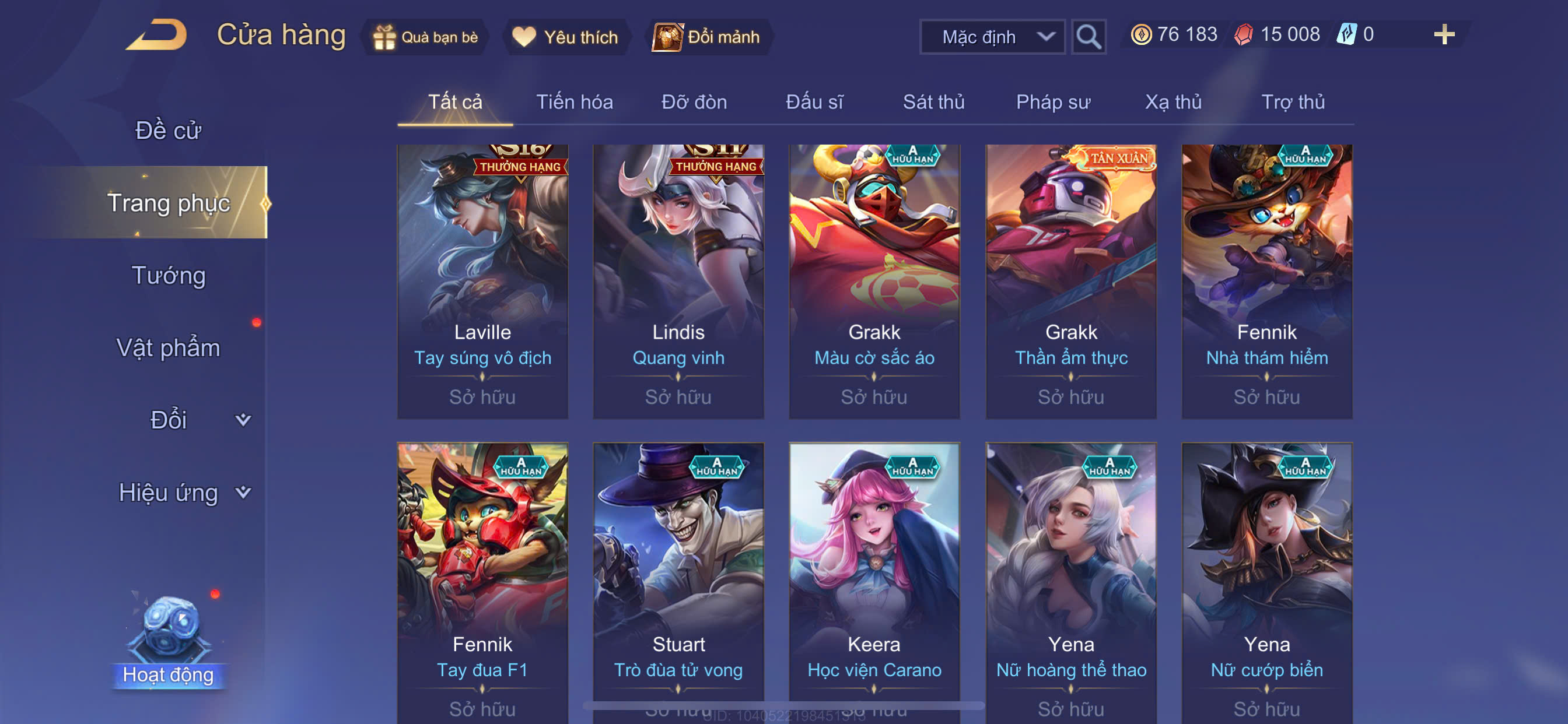Image resolution: width=1568 pixels, height=724 pixels.
Task: Open the Quà bạn bè gift option
Action: [426, 37]
